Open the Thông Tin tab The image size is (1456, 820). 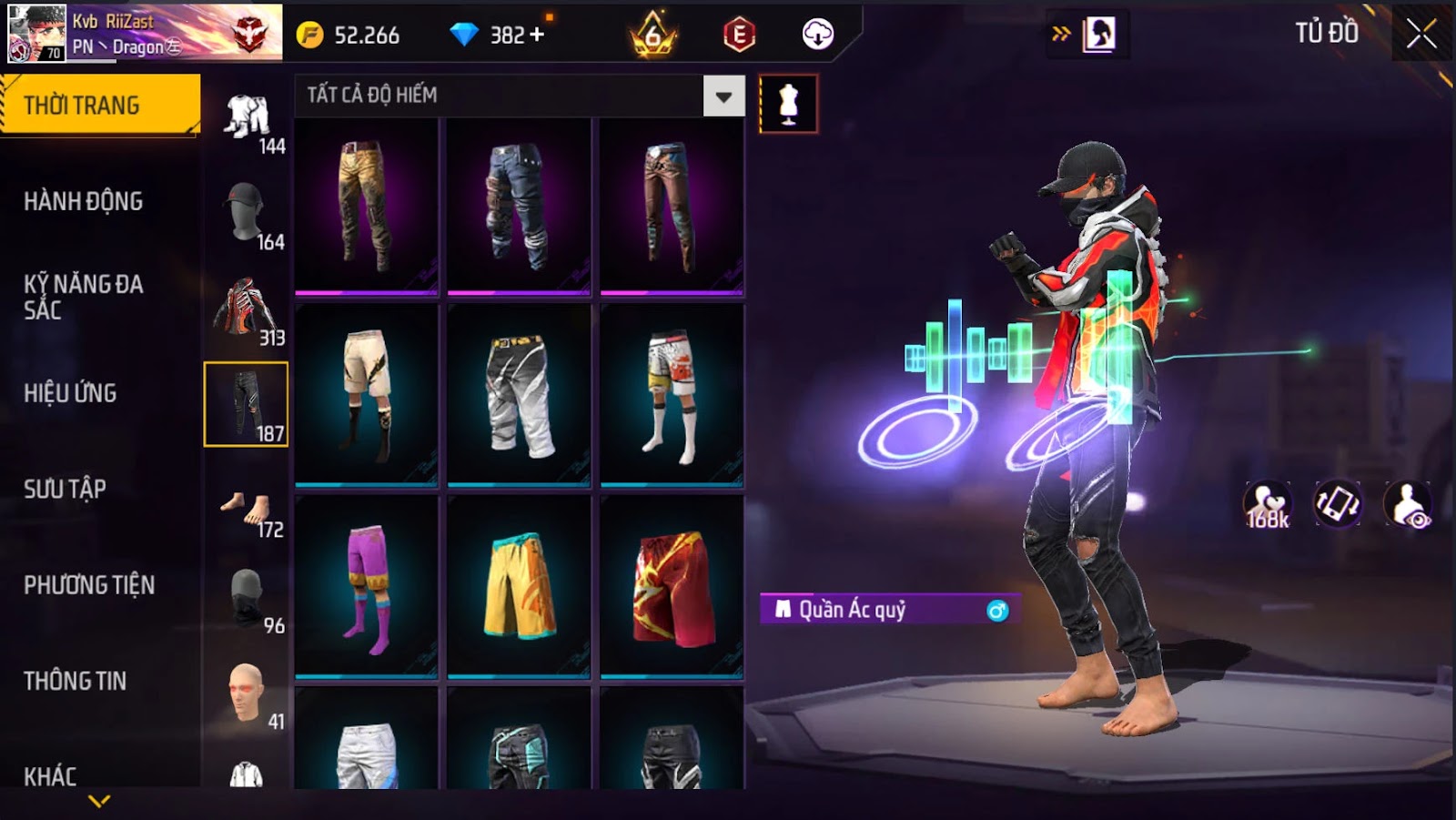point(76,681)
